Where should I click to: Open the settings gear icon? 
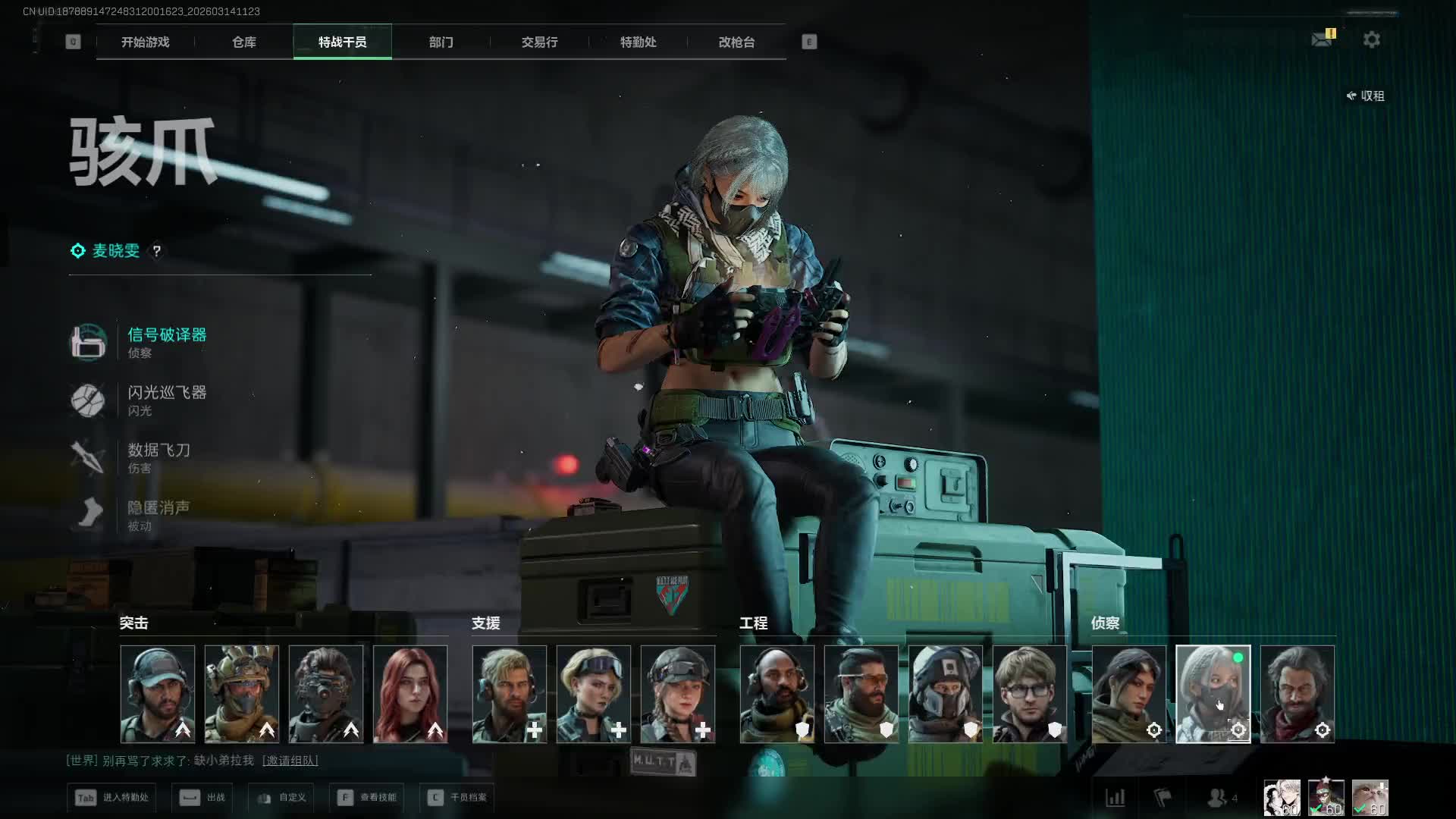(1371, 39)
